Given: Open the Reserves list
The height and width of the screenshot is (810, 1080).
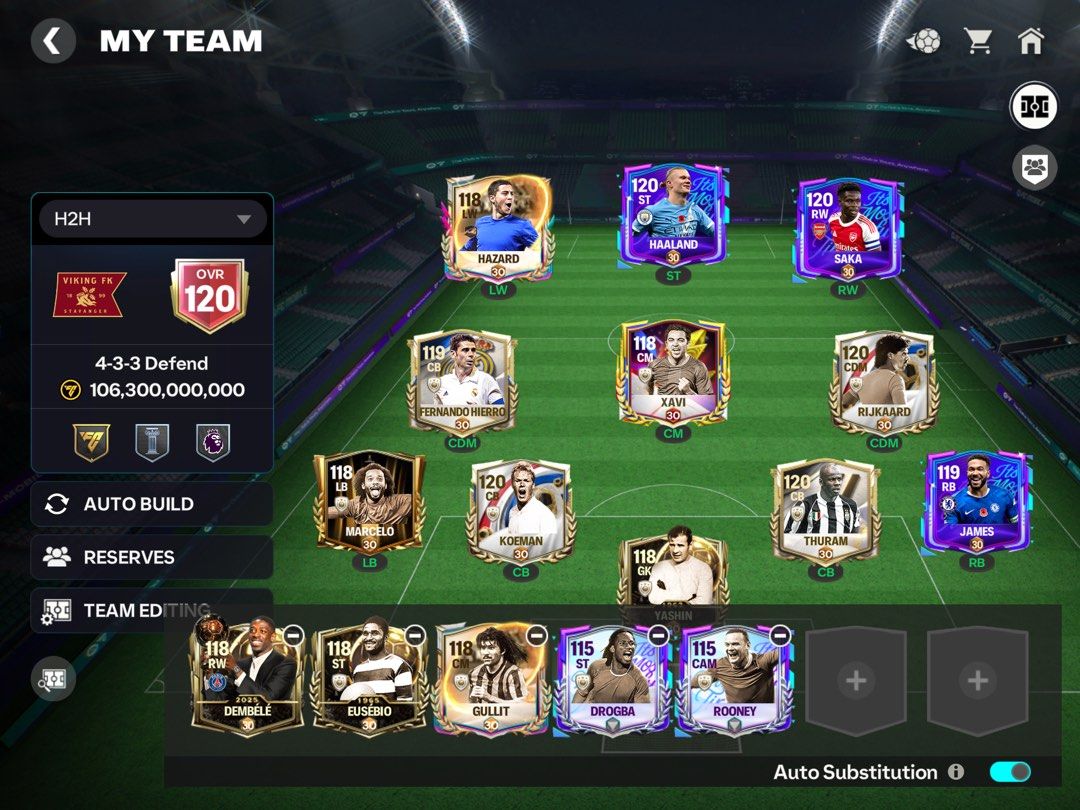Looking at the screenshot, I should (152, 557).
